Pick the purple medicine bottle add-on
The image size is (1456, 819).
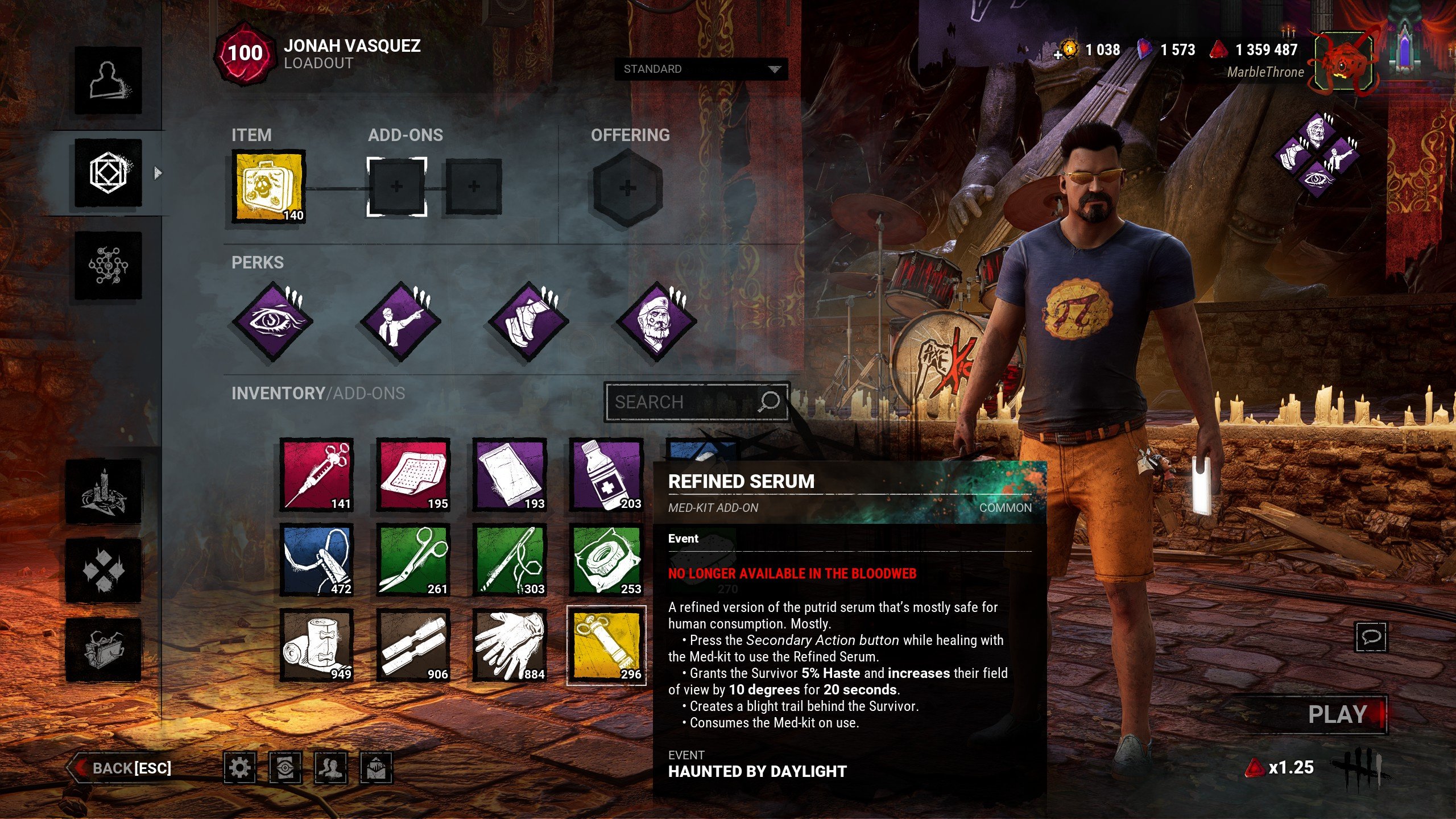click(606, 475)
